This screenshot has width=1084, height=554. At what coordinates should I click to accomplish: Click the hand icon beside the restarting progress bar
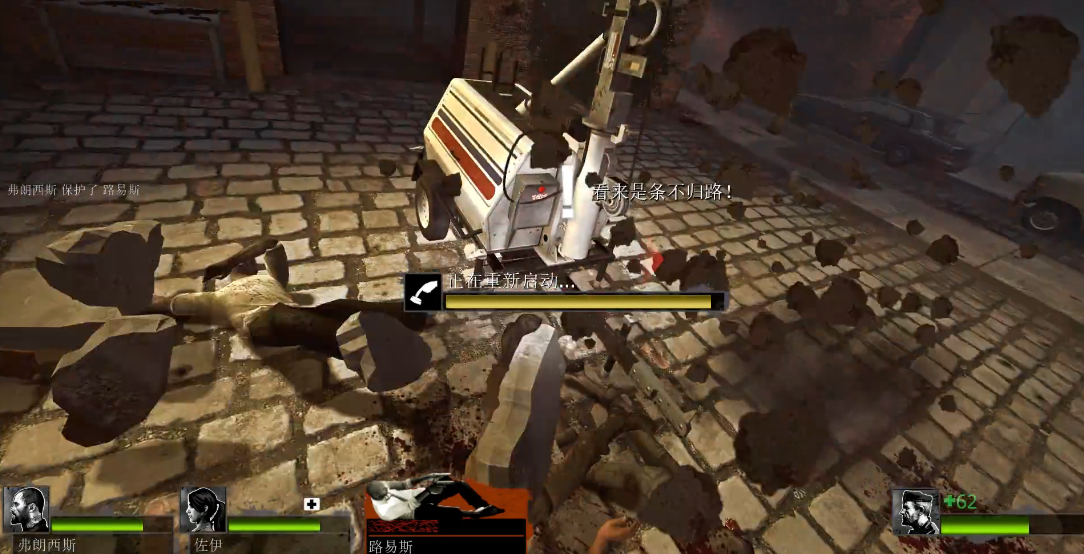422,293
